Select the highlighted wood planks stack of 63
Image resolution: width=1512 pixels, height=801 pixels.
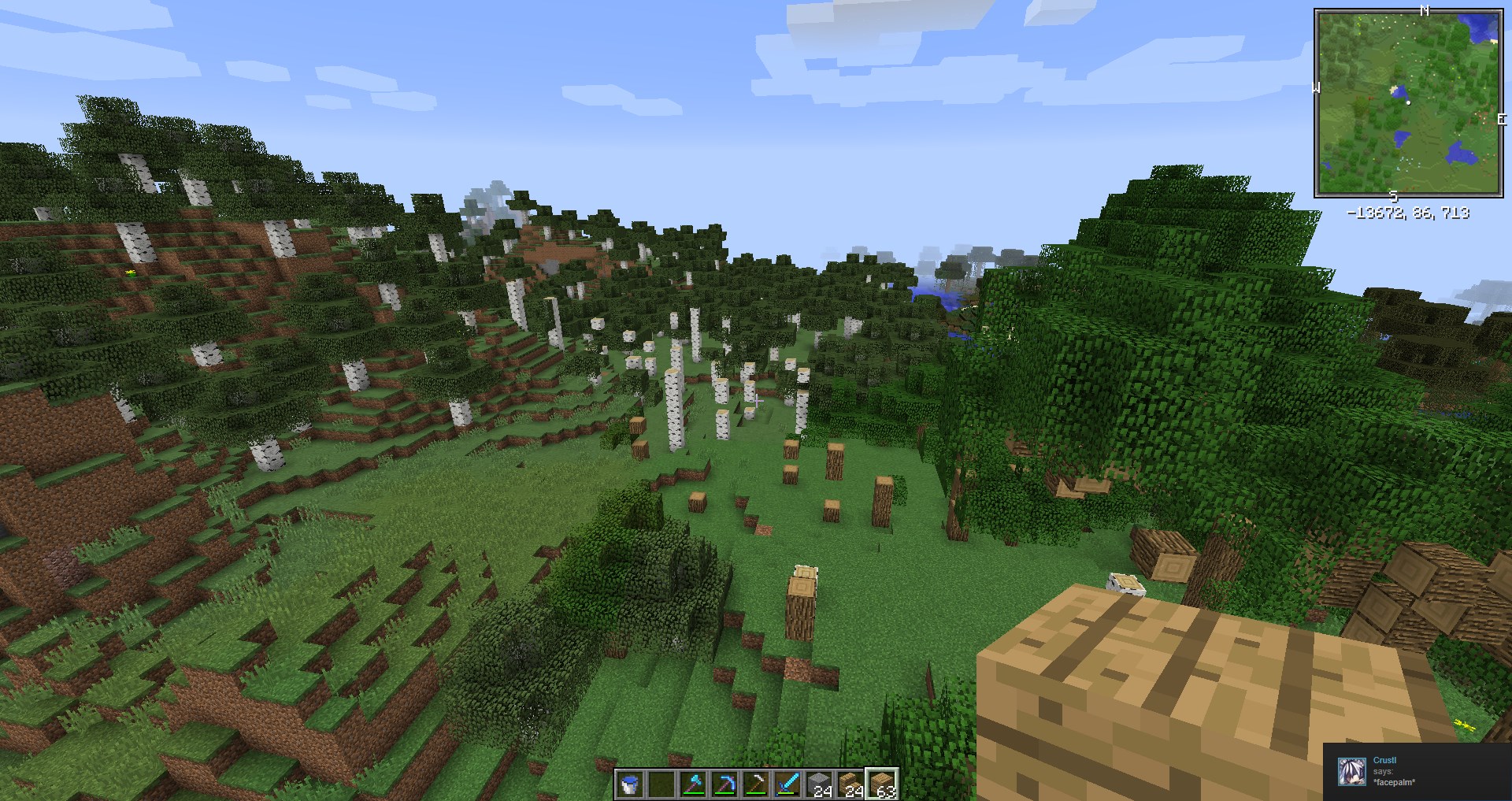pos(882,784)
